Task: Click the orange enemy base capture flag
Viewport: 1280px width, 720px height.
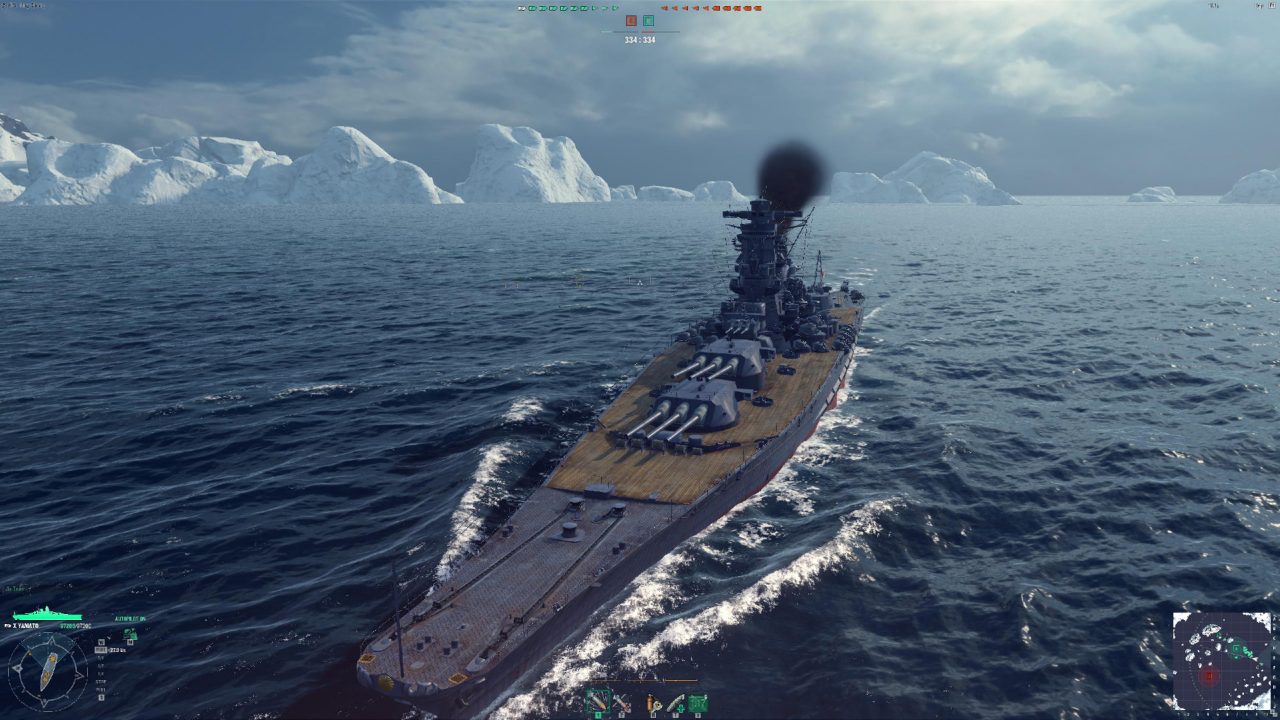Action: (630, 20)
